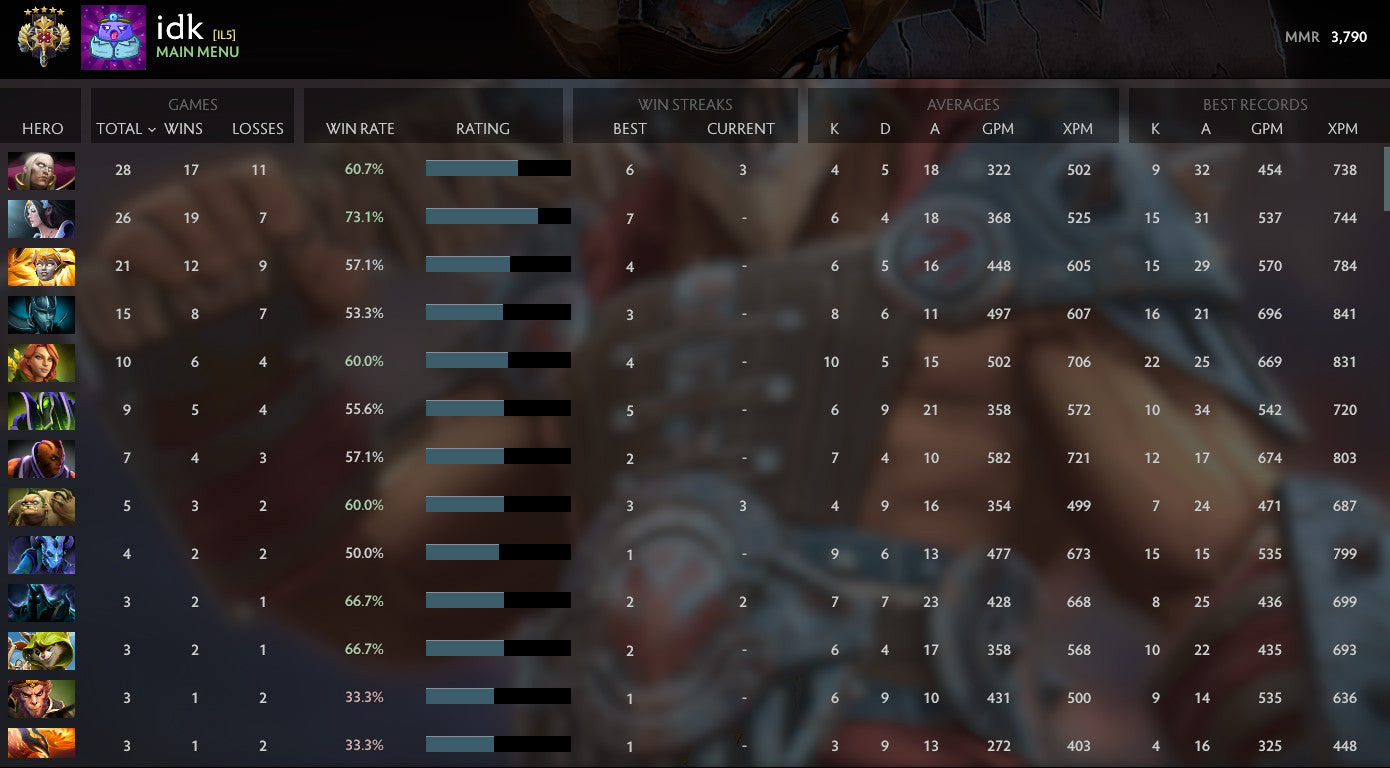Image resolution: width=1390 pixels, height=768 pixels.
Task: Select the Monkey King hero portrait
Action: [41, 698]
